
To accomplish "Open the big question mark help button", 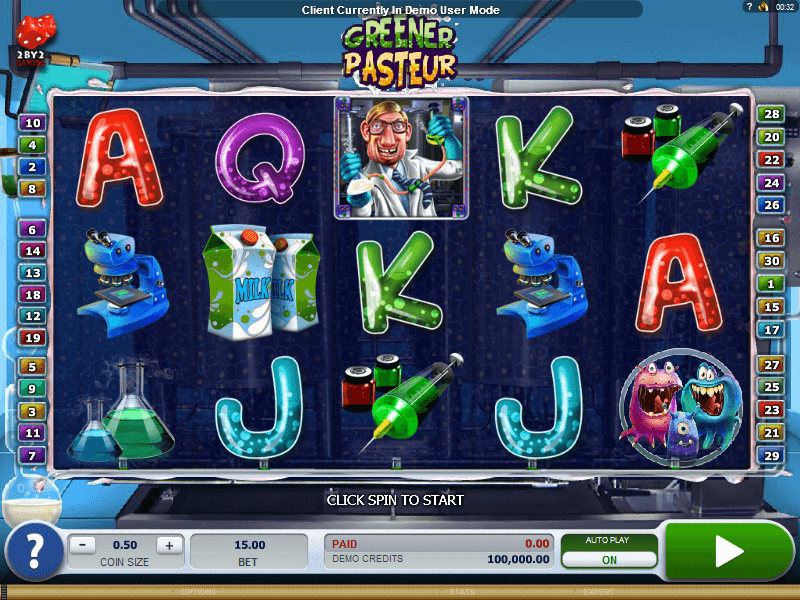I will tap(32, 551).
